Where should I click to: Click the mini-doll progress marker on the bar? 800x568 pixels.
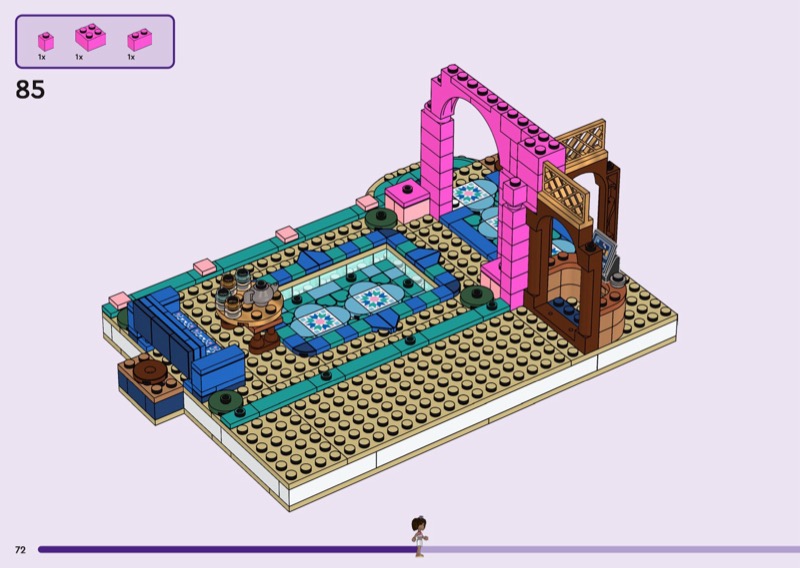click(420, 537)
